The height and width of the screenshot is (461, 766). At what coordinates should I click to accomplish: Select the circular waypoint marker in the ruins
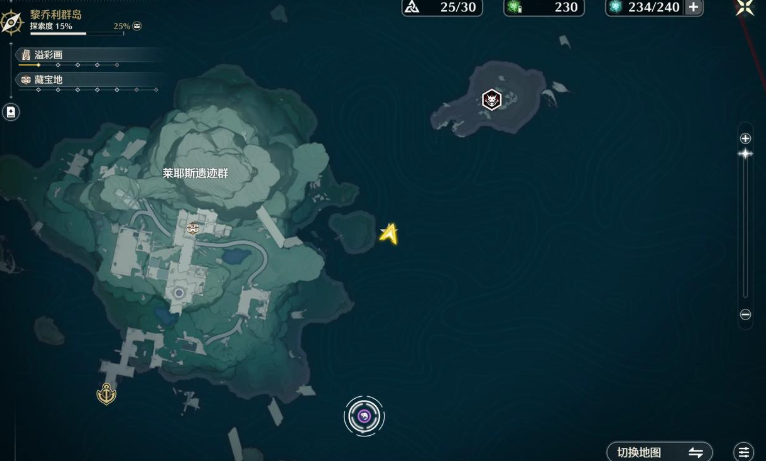point(179,293)
